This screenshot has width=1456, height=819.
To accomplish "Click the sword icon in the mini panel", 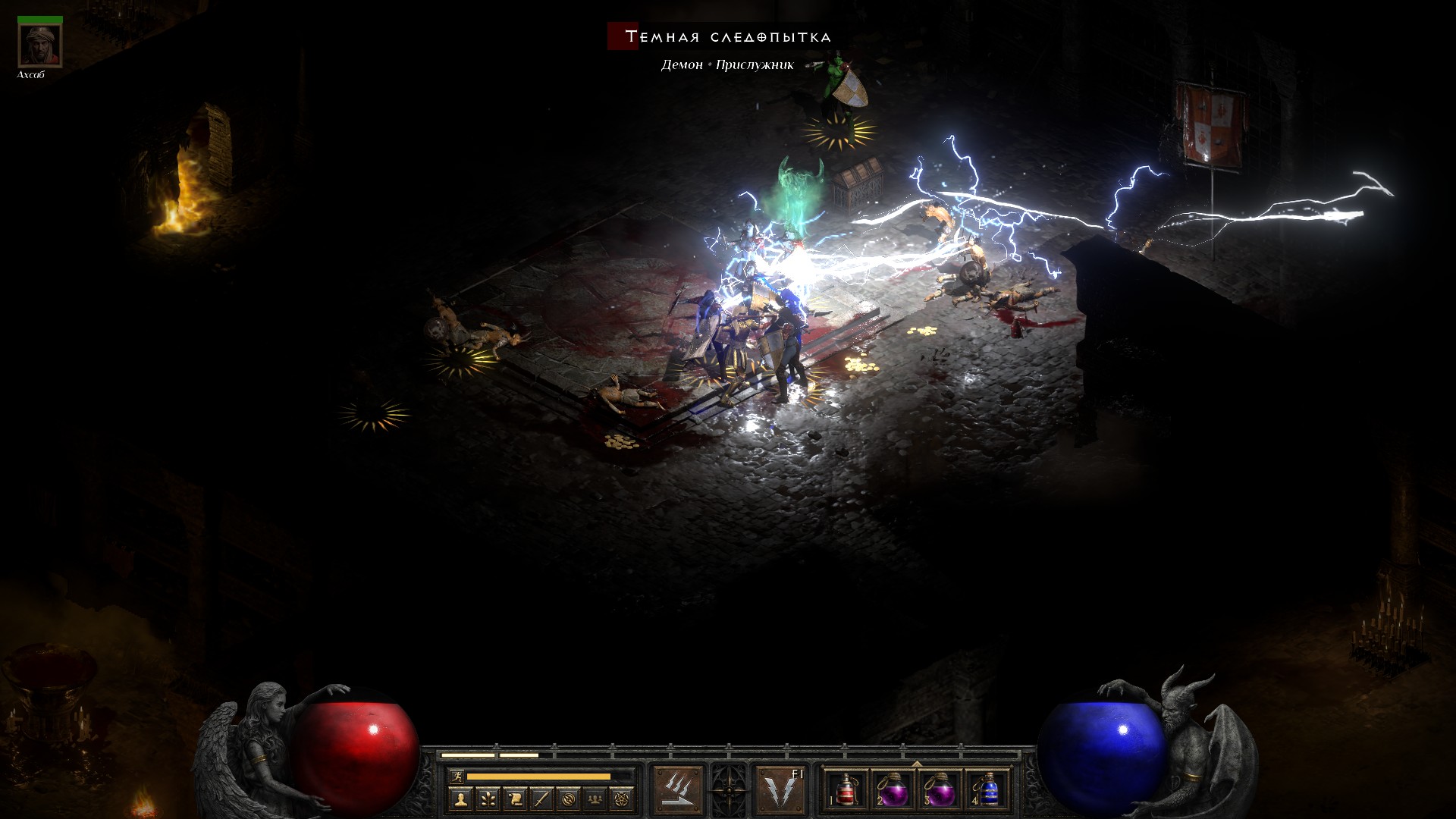I will [x=541, y=799].
